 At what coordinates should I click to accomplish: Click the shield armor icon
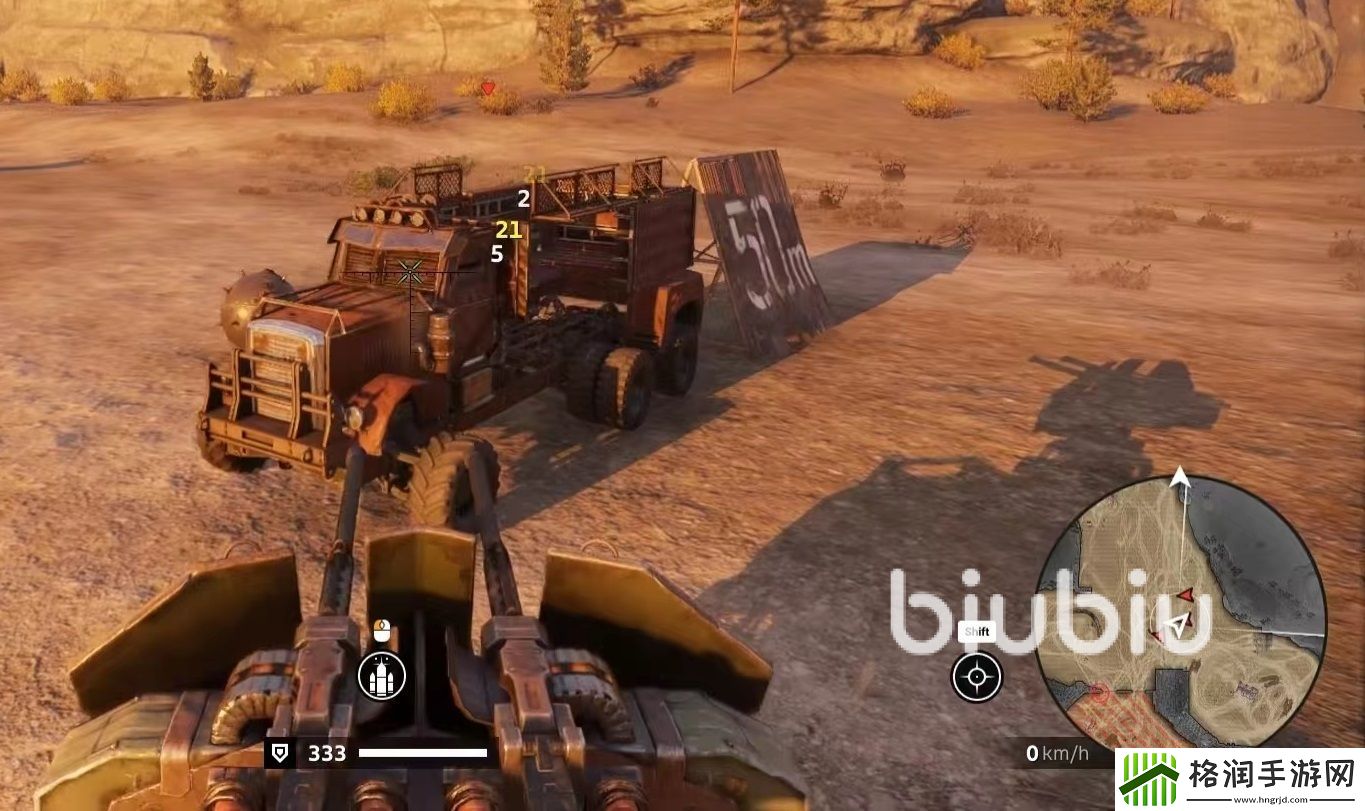coord(280,754)
